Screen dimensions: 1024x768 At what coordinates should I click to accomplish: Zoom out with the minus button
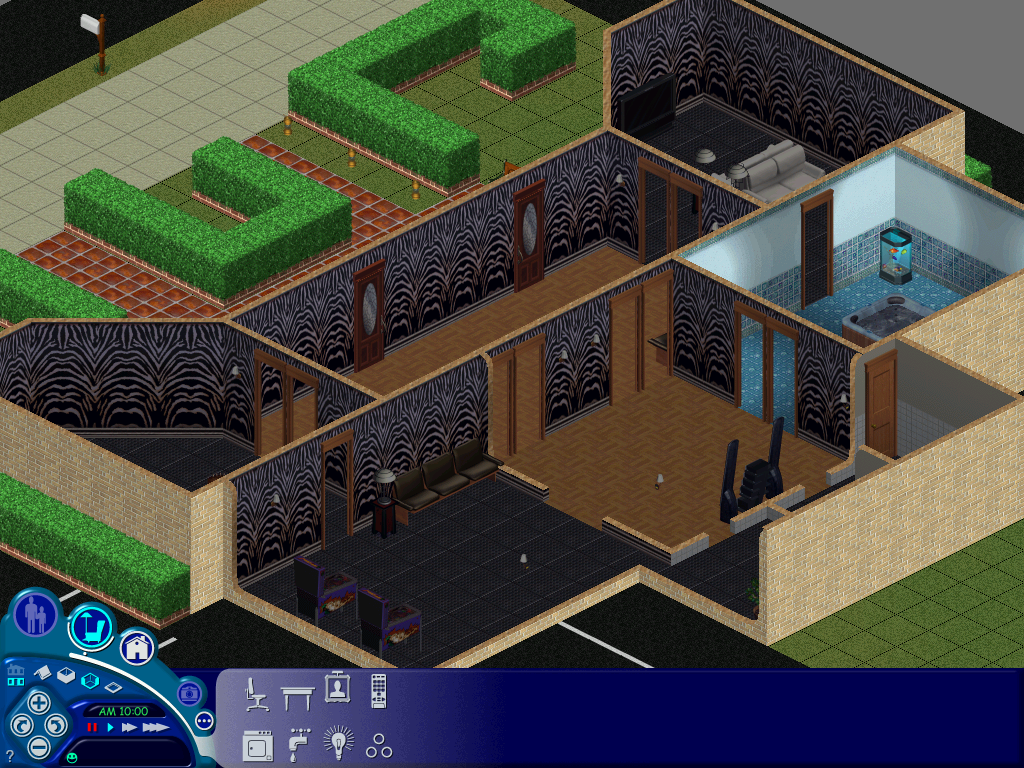[38, 746]
